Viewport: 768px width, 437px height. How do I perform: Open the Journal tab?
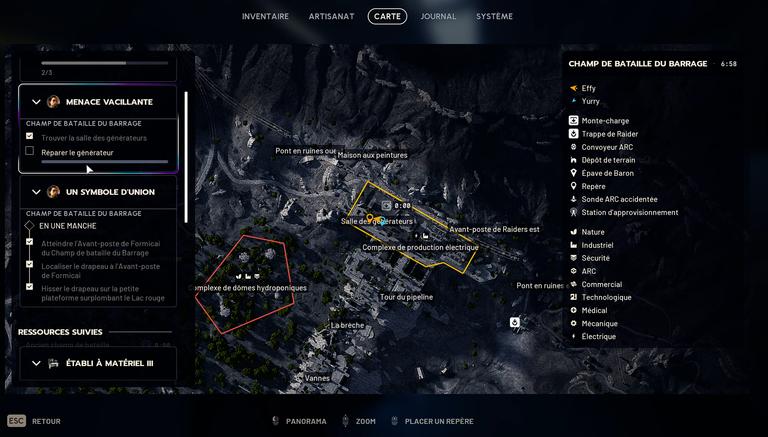pos(438,16)
